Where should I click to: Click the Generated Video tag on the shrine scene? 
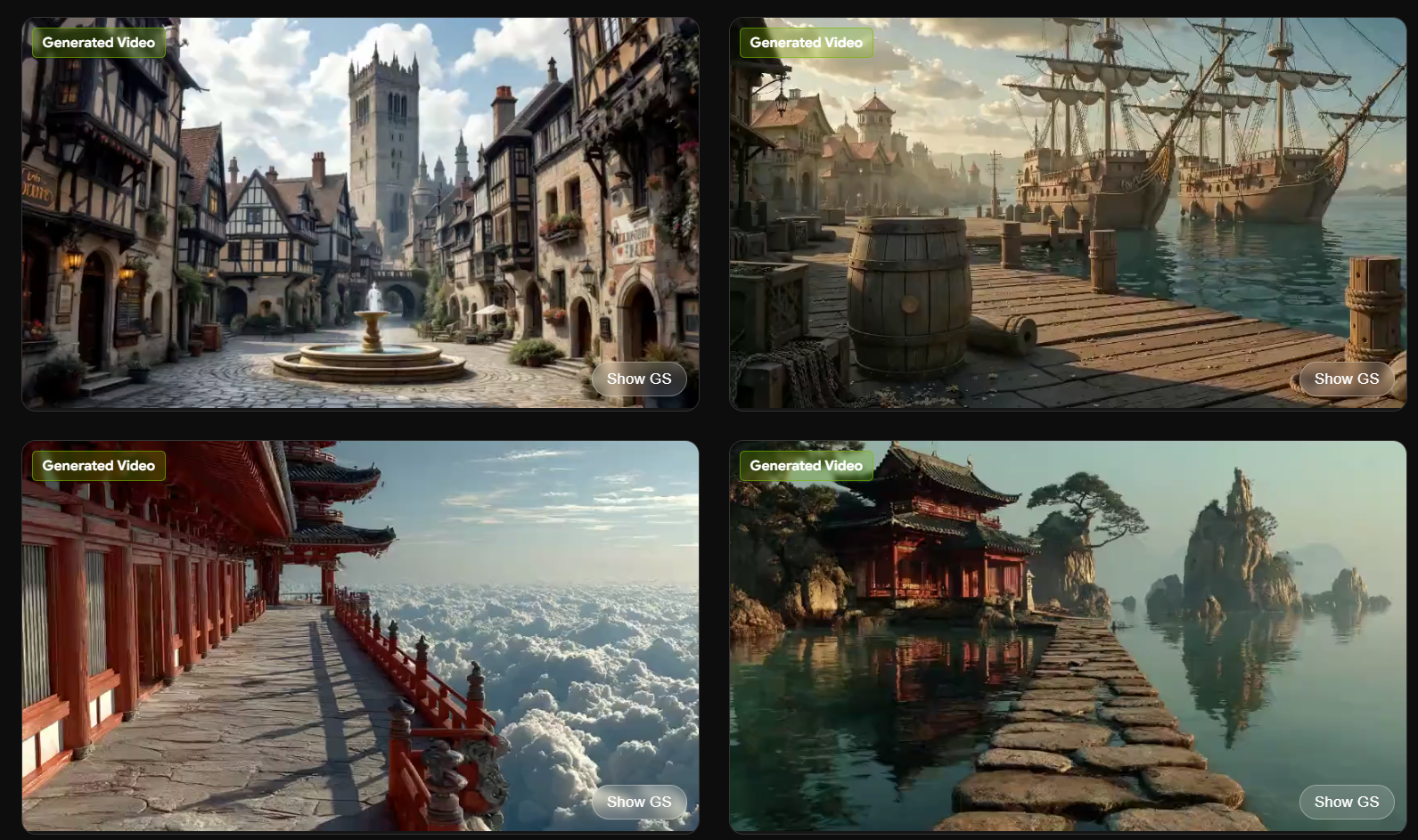(x=806, y=465)
